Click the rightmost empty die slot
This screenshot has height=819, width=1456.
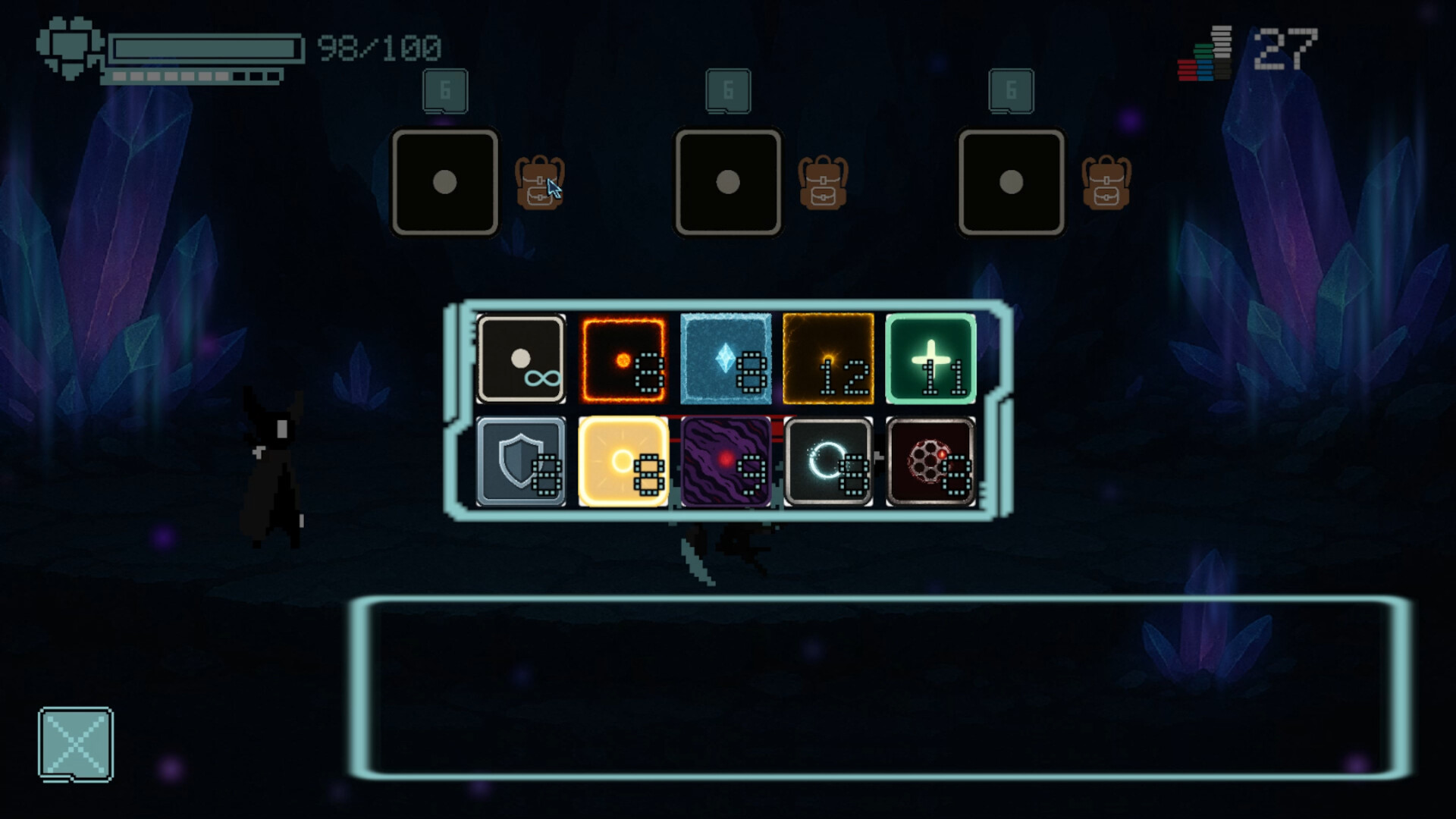point(1012,182)
